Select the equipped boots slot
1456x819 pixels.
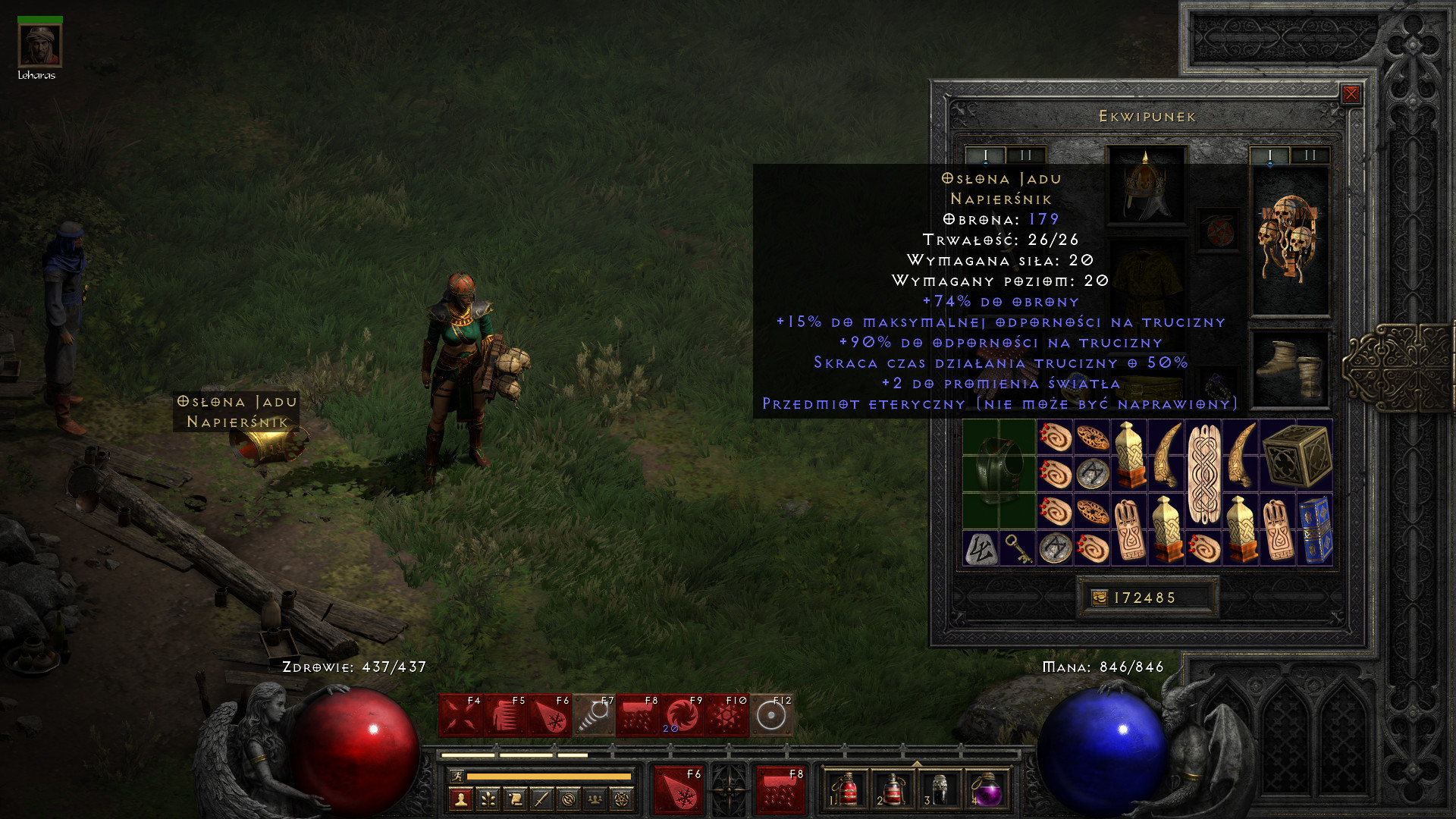(x=1289, y=369)
